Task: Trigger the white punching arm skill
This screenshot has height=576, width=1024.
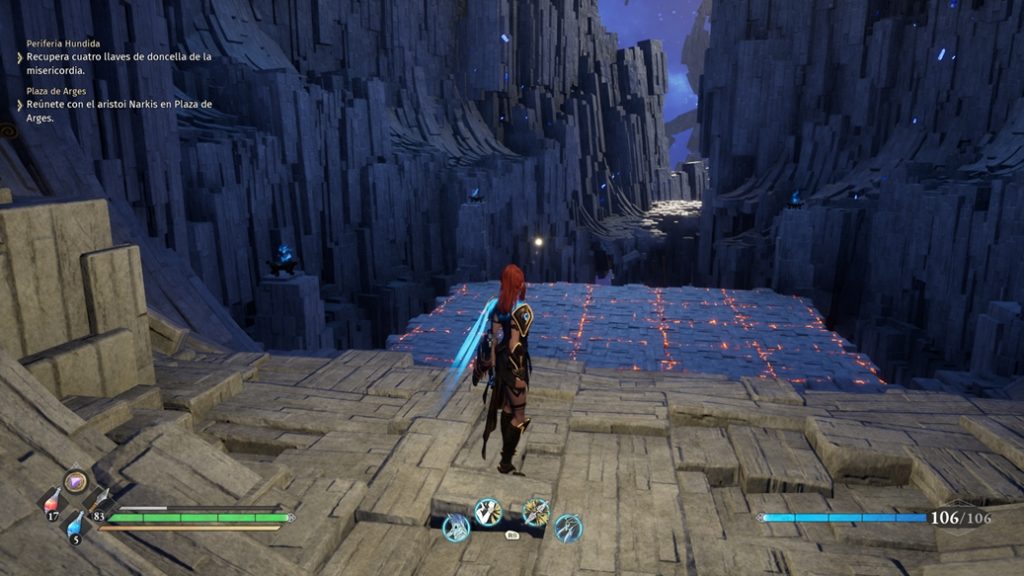Action: (x=488, y=512)
